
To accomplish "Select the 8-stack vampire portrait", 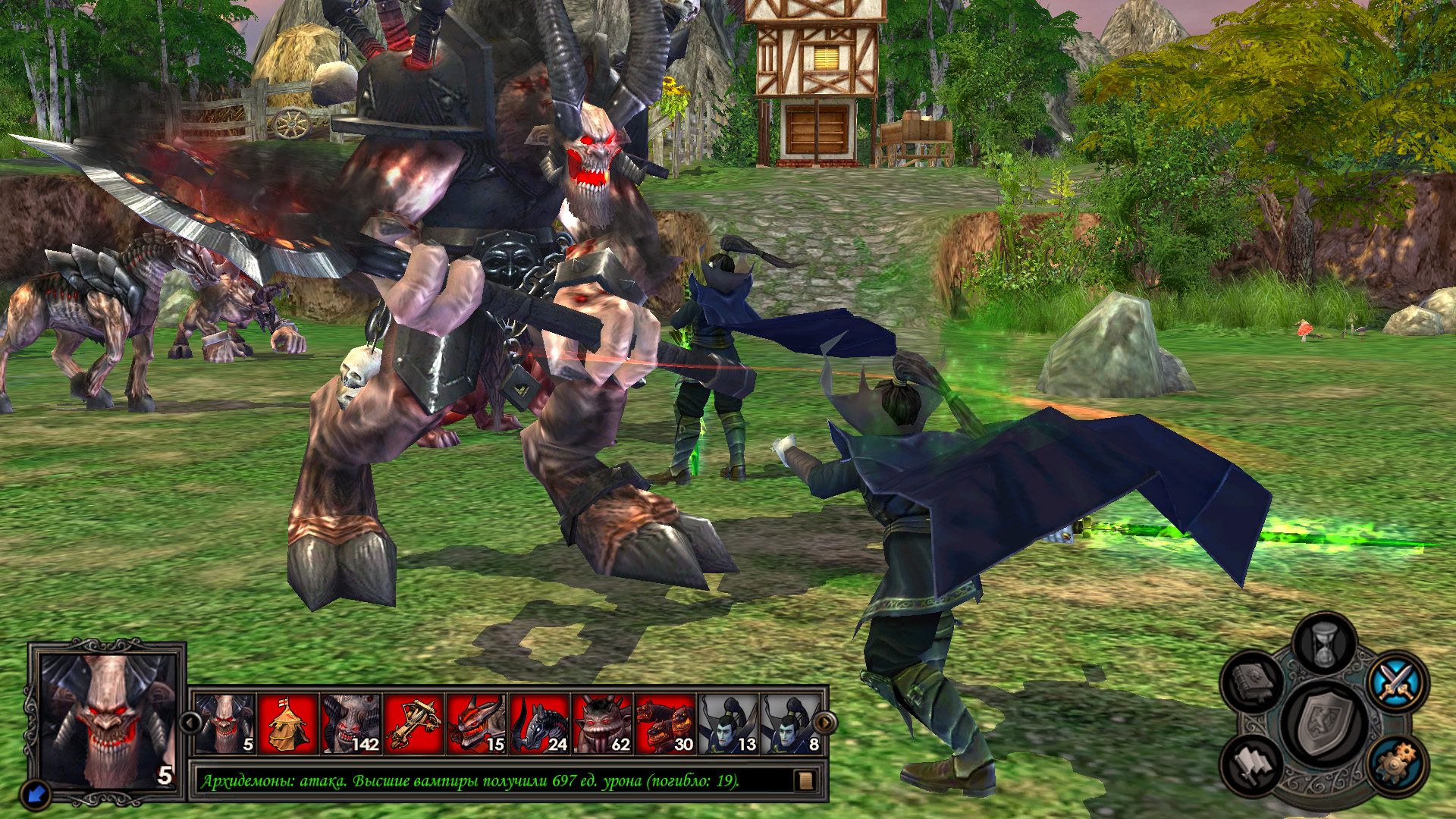I will click(x=790, y=724).
